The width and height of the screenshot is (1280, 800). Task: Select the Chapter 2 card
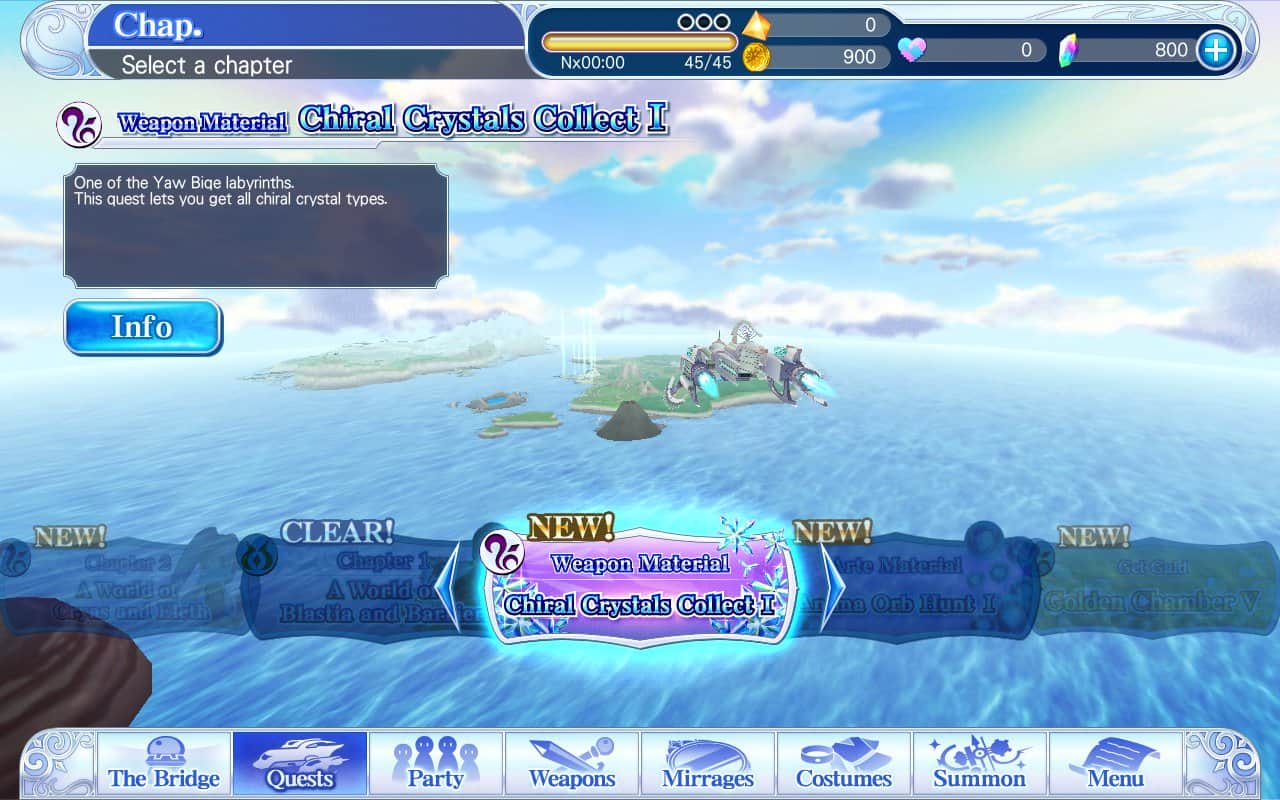125,590
